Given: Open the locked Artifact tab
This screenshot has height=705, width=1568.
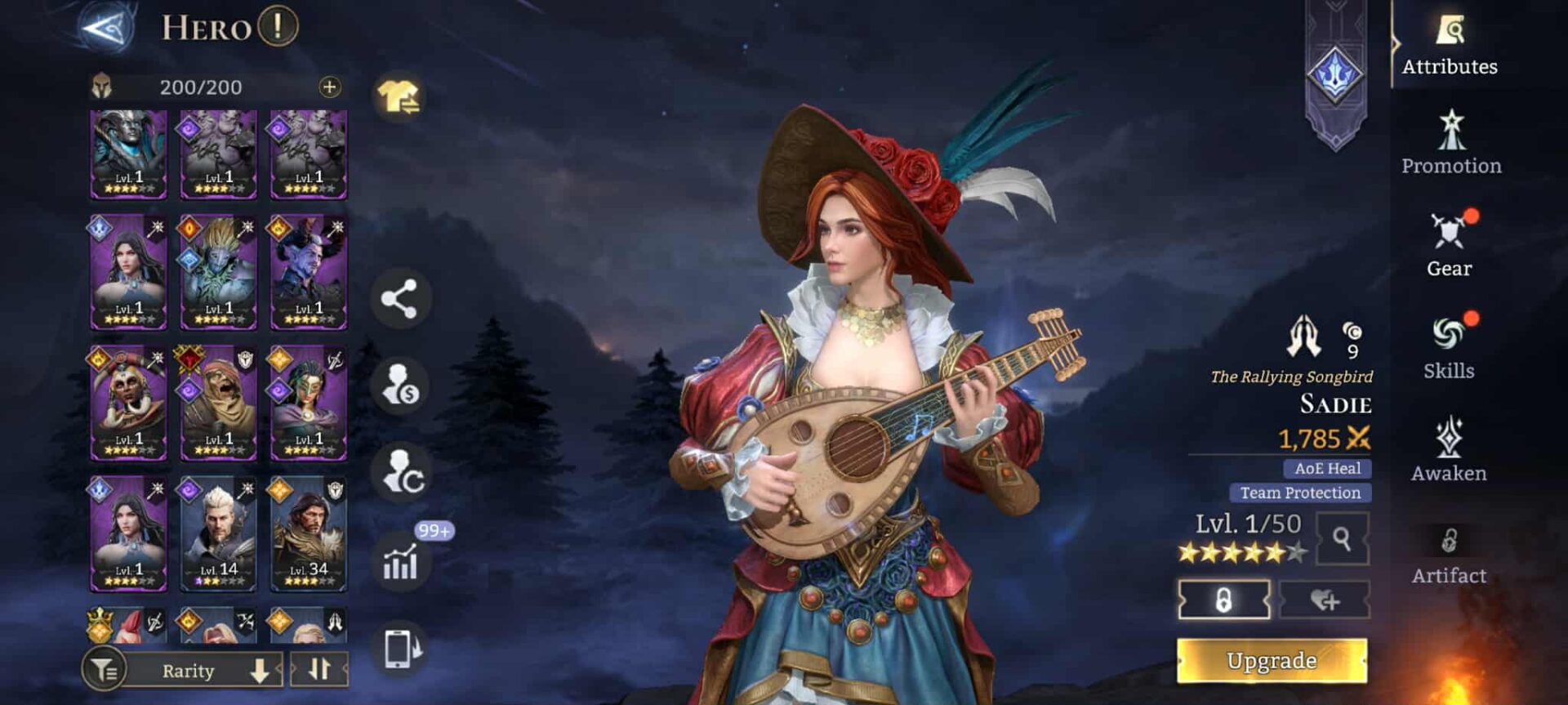Looking at the screenshot, I should coord(1449,555).
